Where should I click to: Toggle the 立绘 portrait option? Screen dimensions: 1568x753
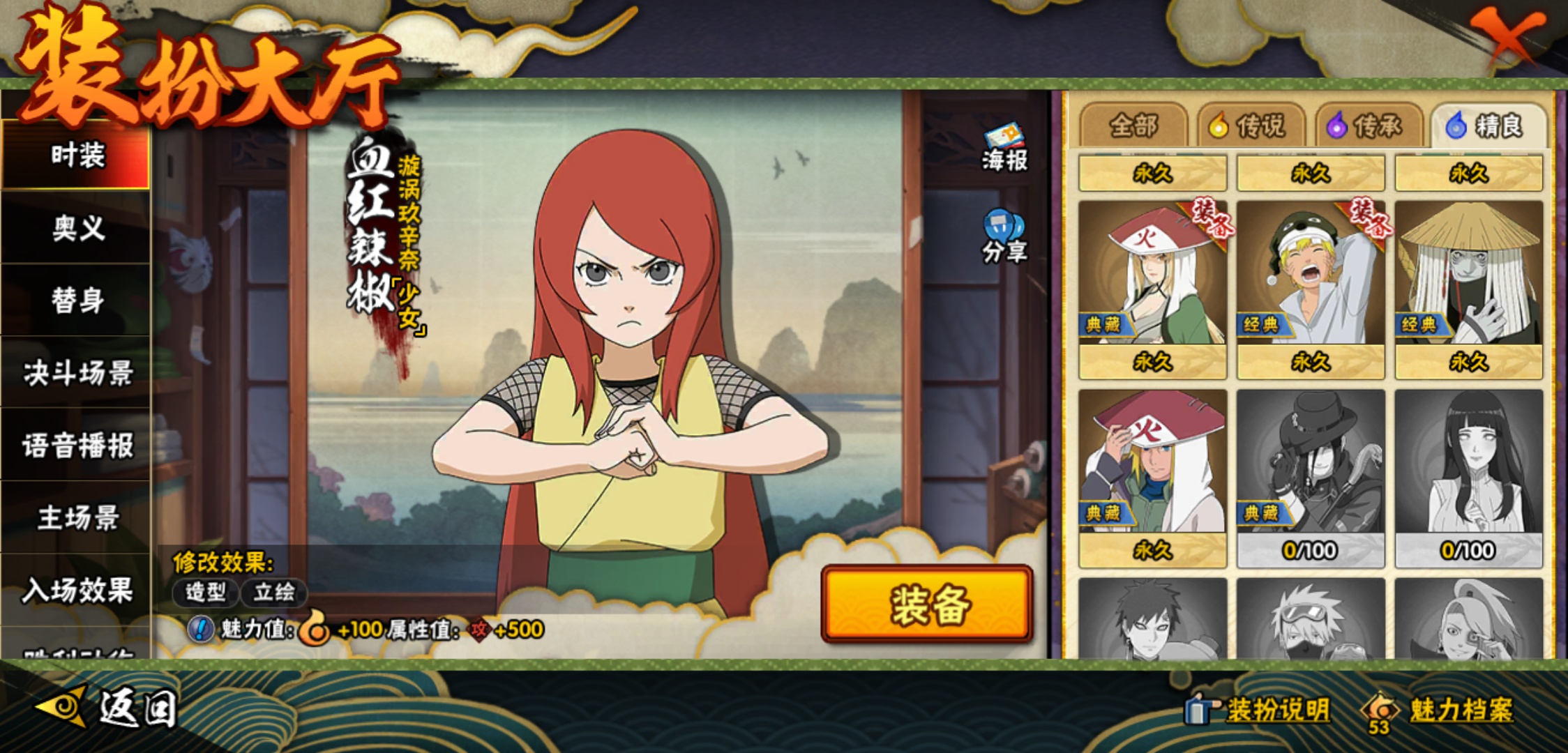273,593
